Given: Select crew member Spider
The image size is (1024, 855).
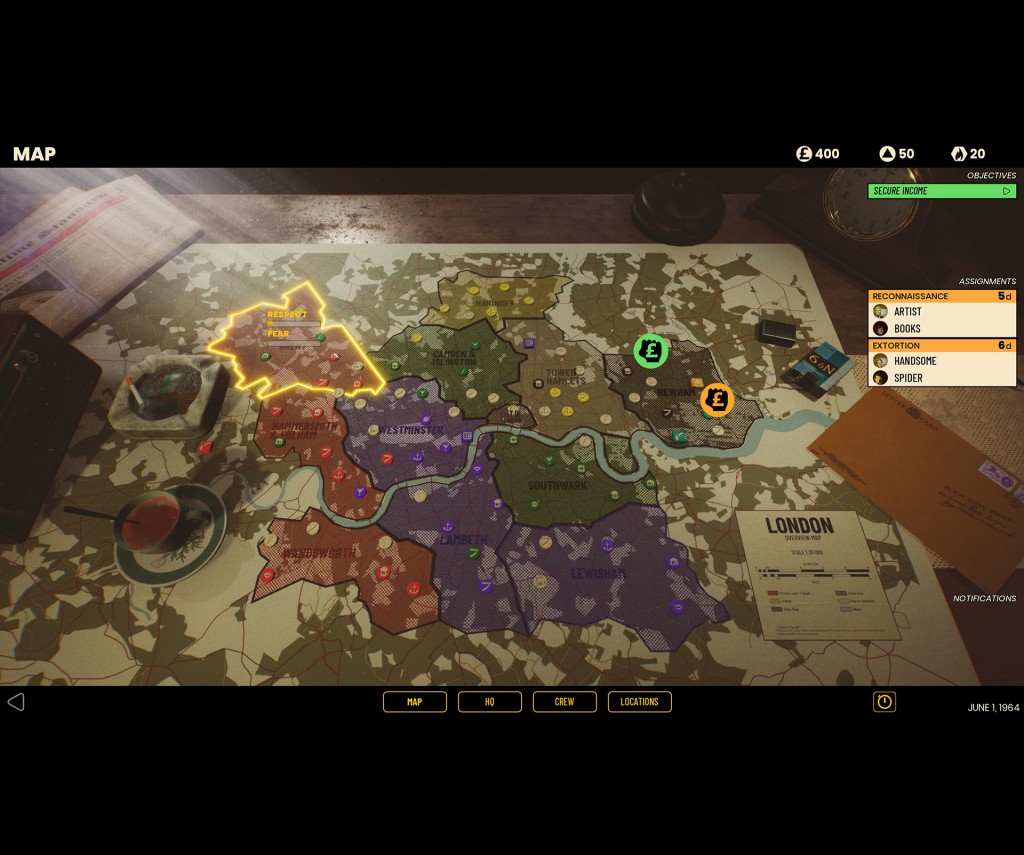Looking at the screenshot, I should [908, 378].
